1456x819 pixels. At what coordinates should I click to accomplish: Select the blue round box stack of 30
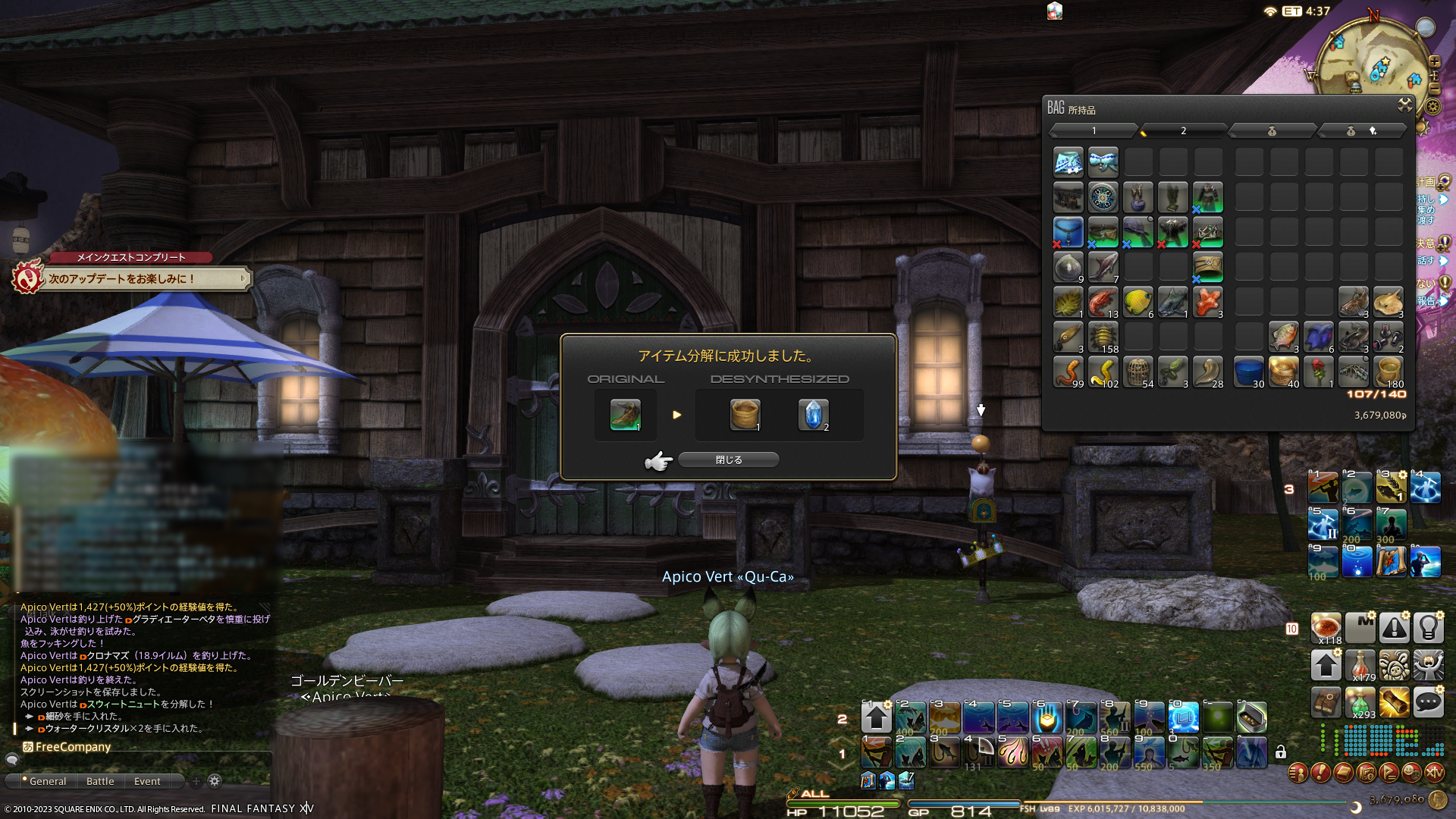click(x=1248, y=372)
